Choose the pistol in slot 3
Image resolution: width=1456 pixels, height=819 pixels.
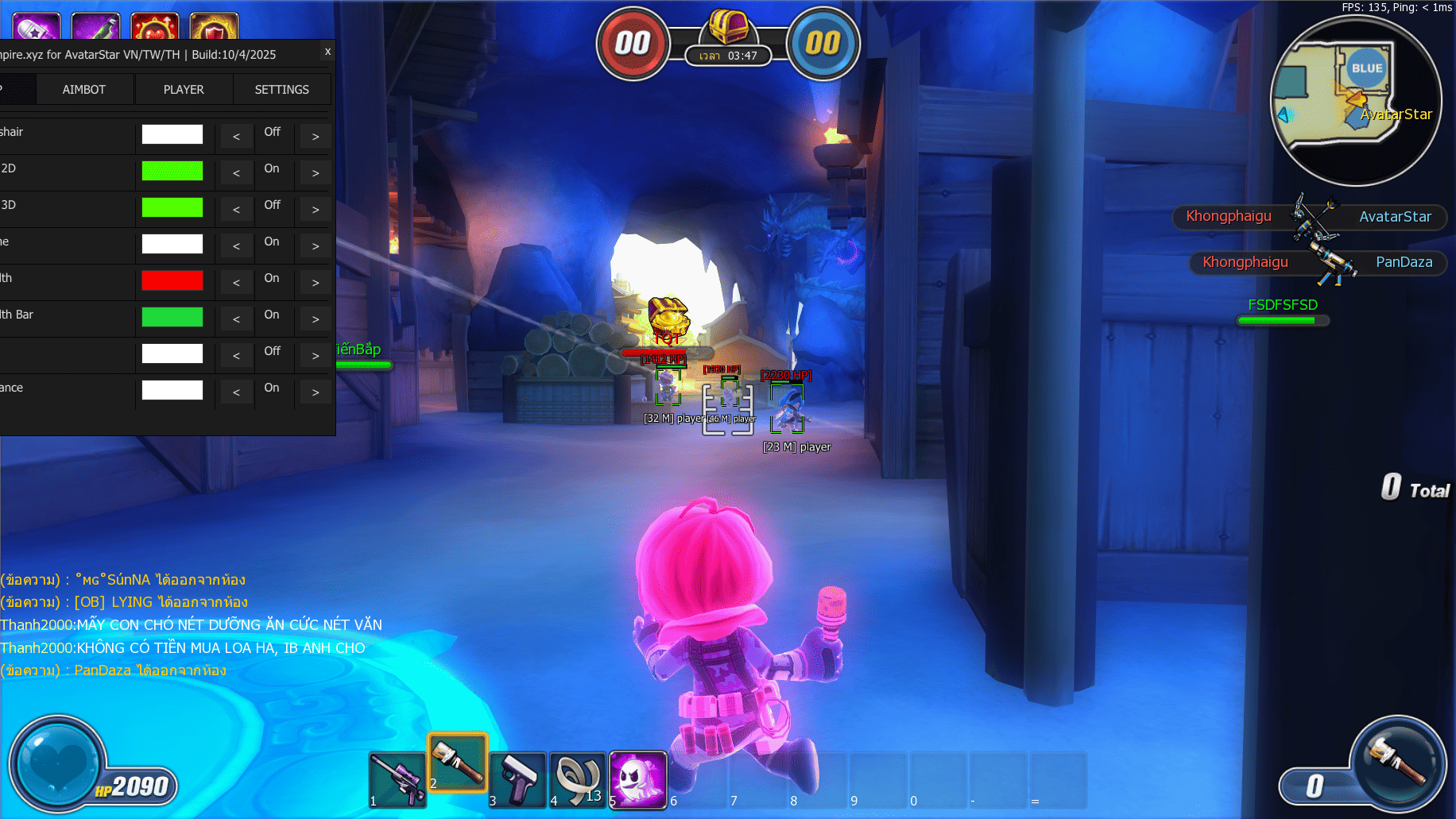[x=518, y=779]
